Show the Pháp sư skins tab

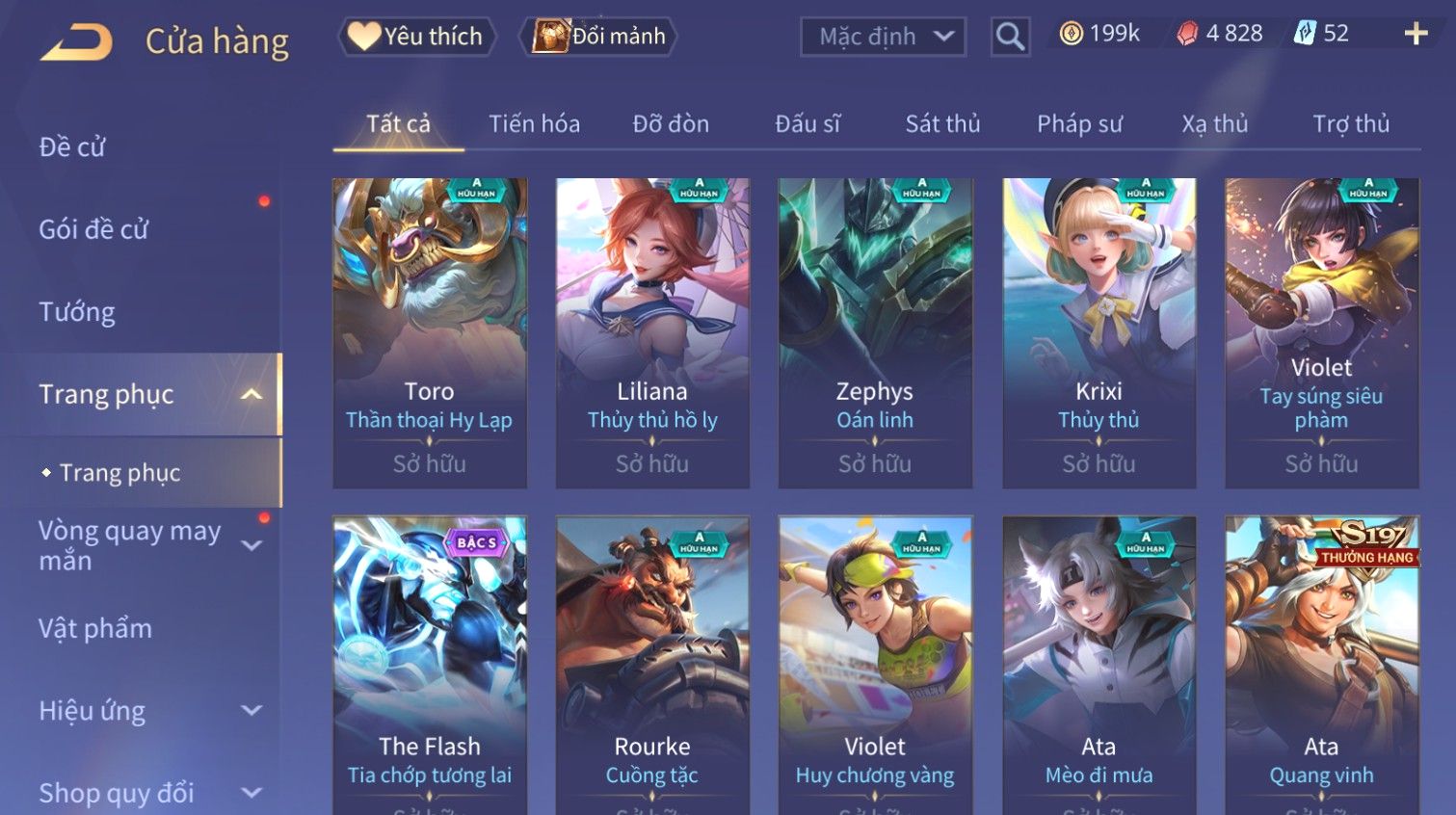click(1079, 123)
